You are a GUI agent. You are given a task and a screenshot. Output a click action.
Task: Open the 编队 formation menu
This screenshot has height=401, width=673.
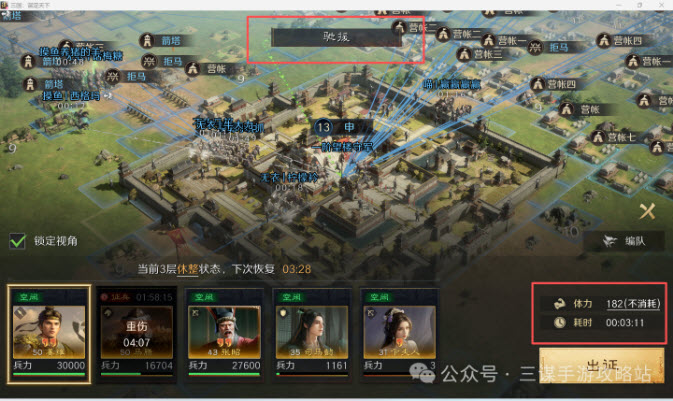click(x=622, y=241)
